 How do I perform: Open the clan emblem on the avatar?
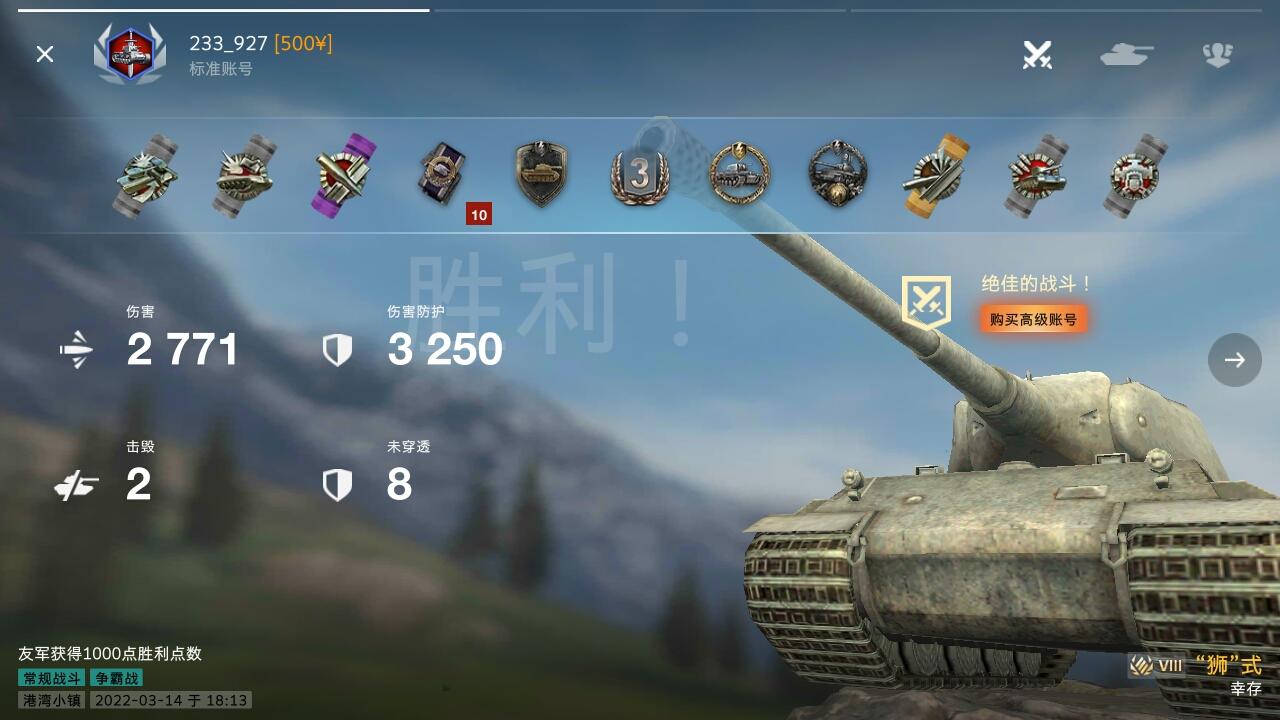129,55
